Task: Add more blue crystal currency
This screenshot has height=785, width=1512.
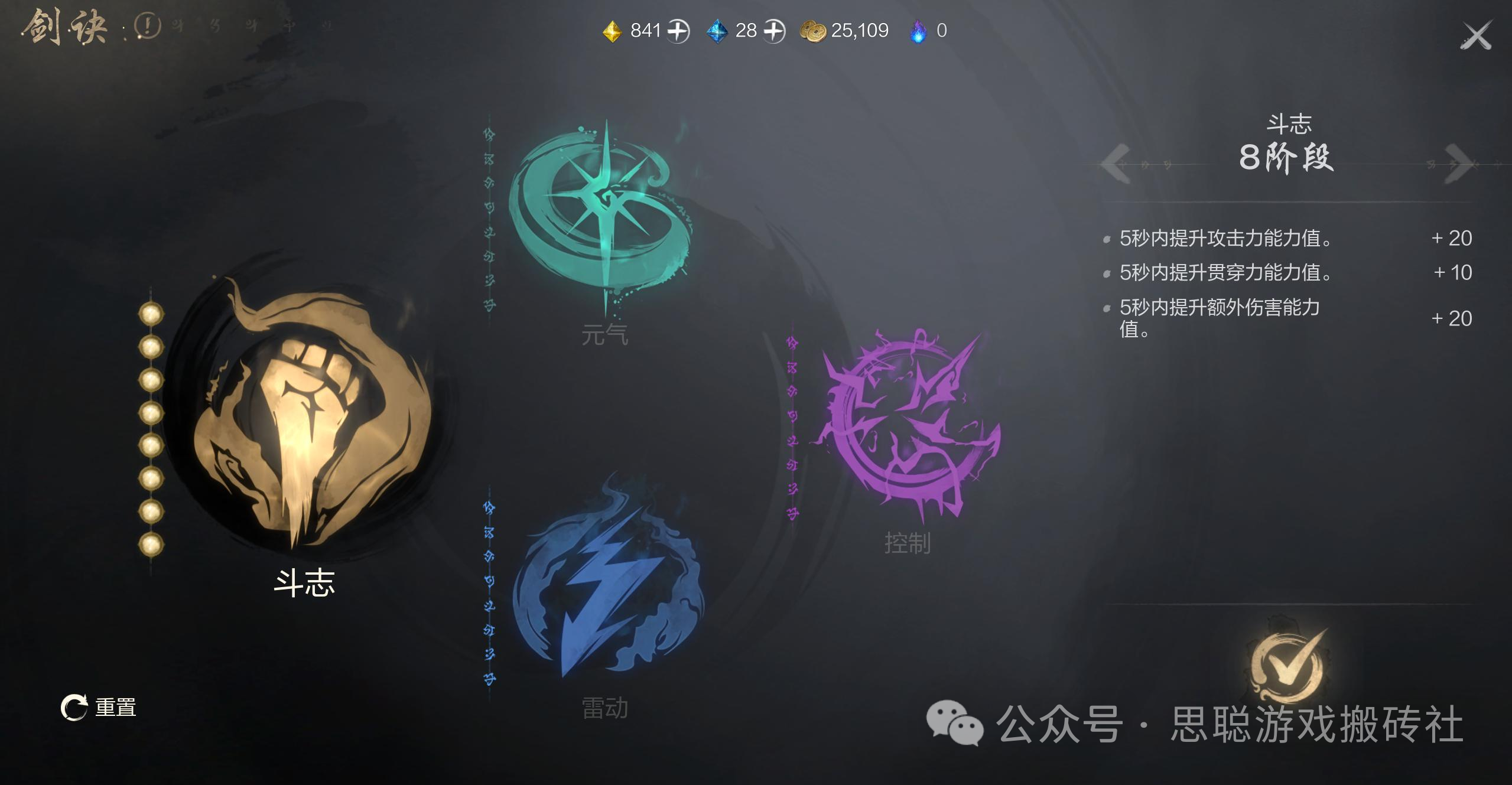Action: (x=773, y=31)
